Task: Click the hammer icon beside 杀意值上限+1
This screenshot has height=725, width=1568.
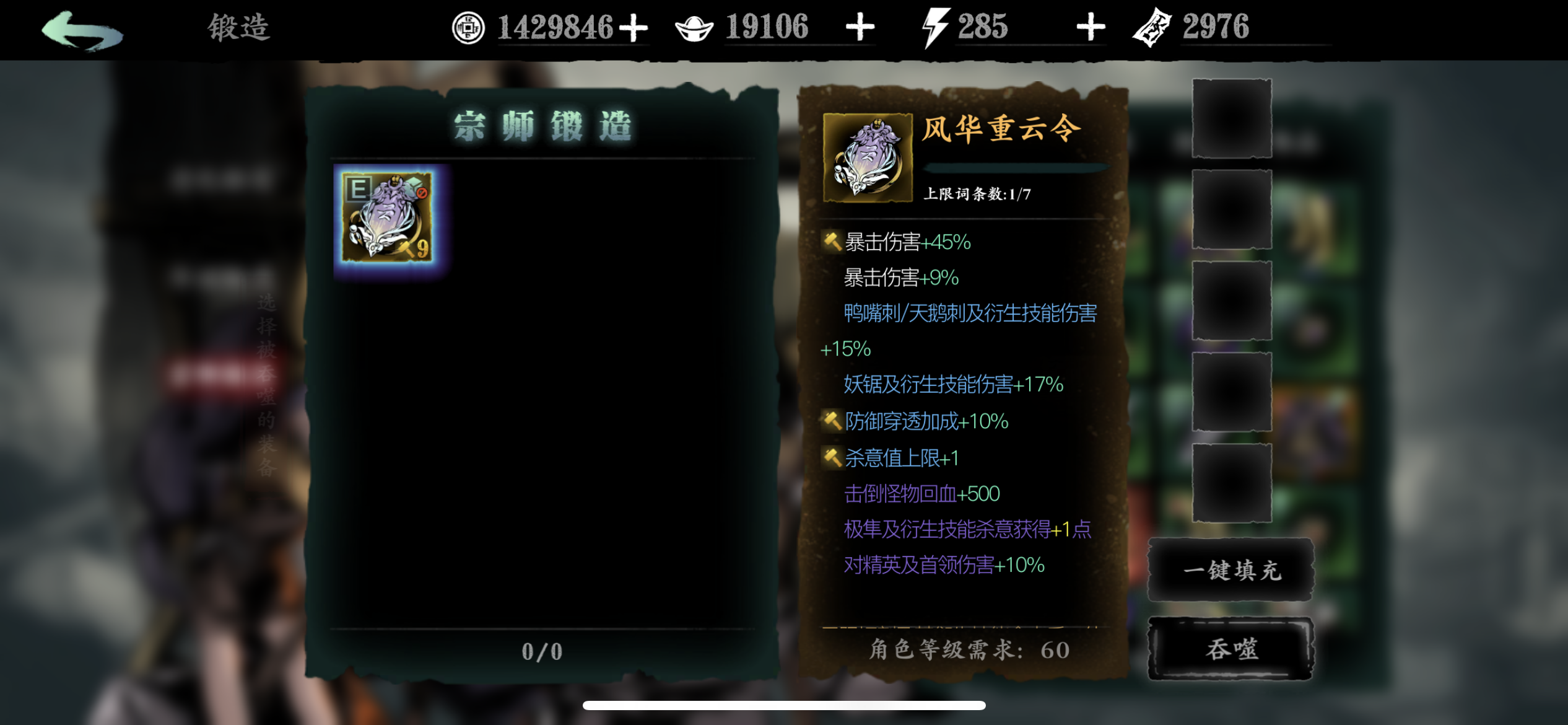Action: 833,457
